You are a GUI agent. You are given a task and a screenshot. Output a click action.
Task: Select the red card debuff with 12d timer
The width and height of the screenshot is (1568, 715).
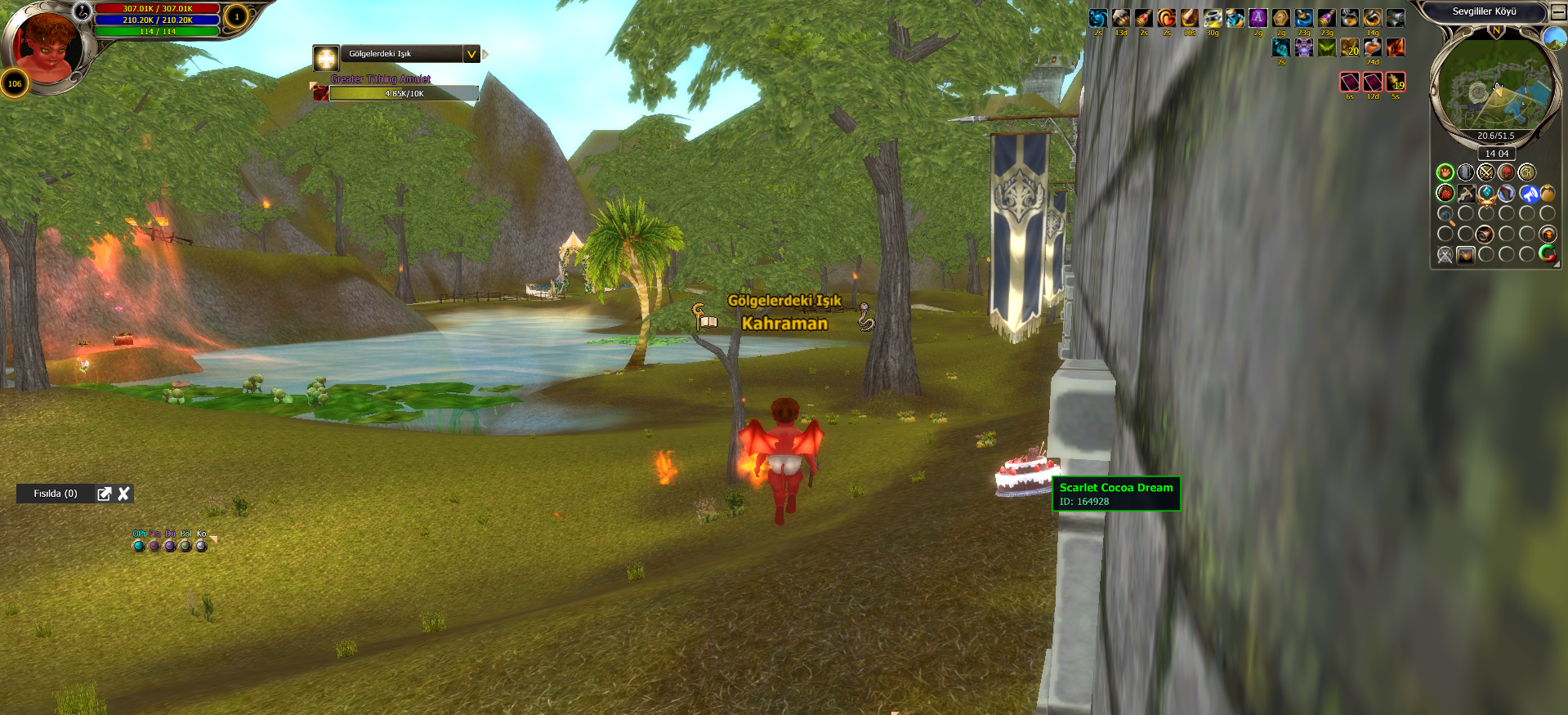[1373, 82]
